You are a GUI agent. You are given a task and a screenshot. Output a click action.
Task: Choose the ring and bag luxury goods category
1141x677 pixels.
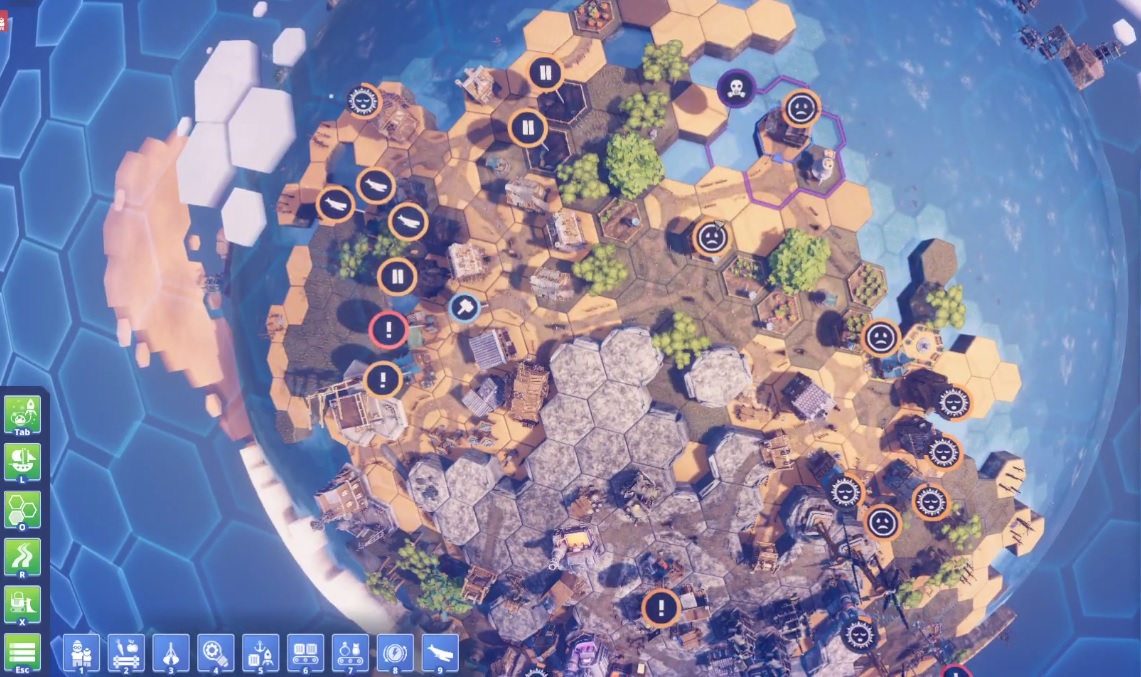coord(351,652)
